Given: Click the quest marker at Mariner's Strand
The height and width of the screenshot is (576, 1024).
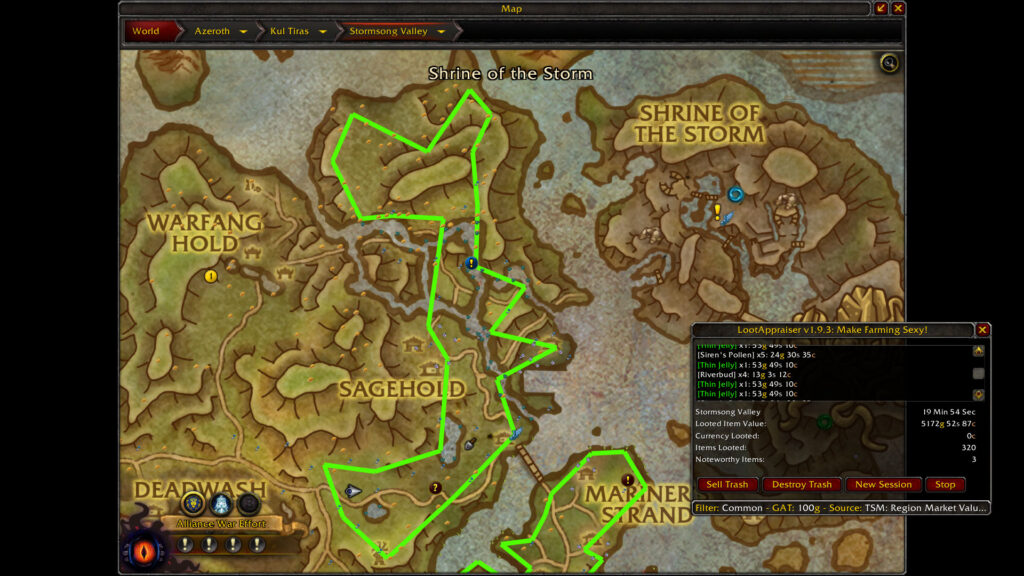Looking at the screenshot, I should point(628,480).
